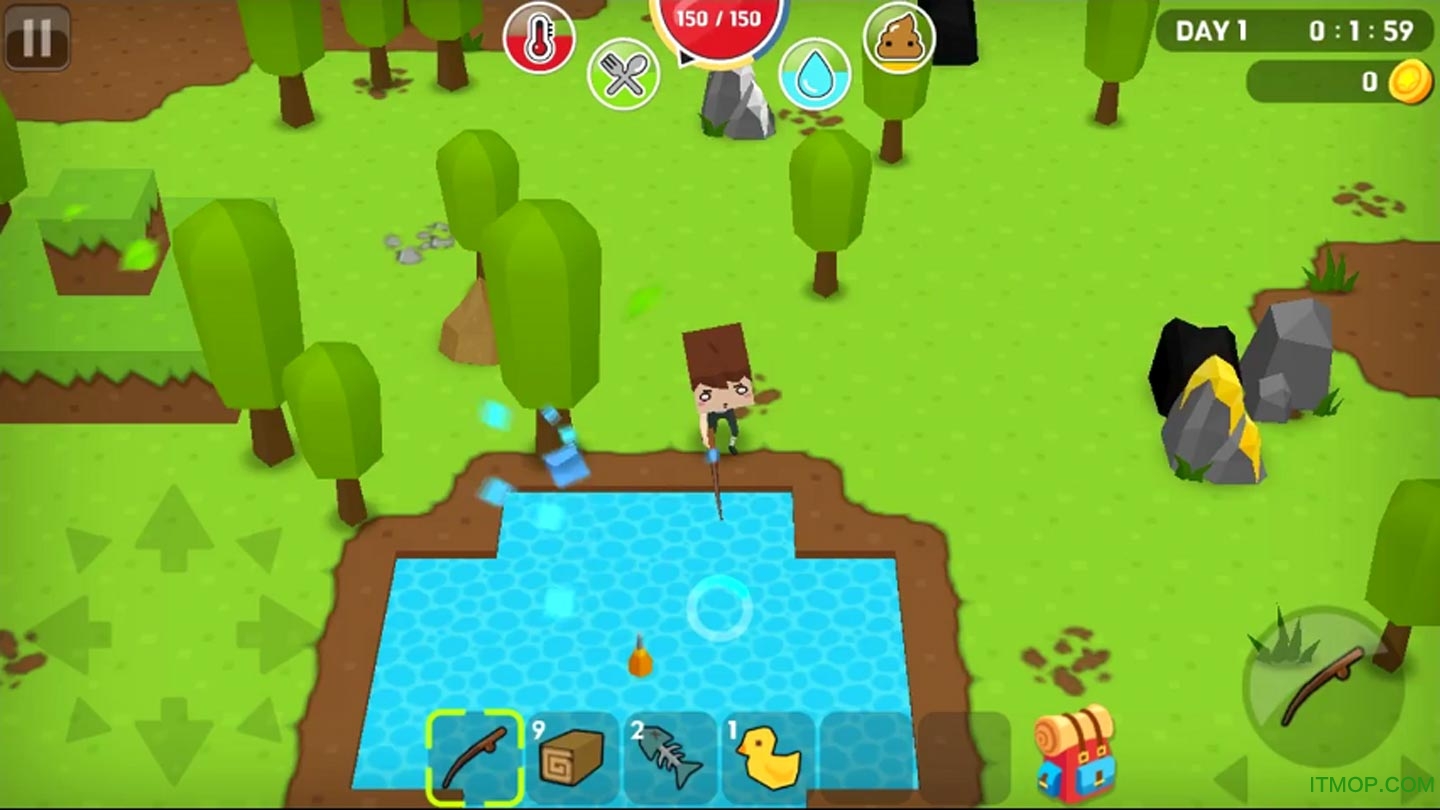Open the backpack inventory
Image resolution: width=1440 pixels, height=810 pixels.
point(1075,752)
